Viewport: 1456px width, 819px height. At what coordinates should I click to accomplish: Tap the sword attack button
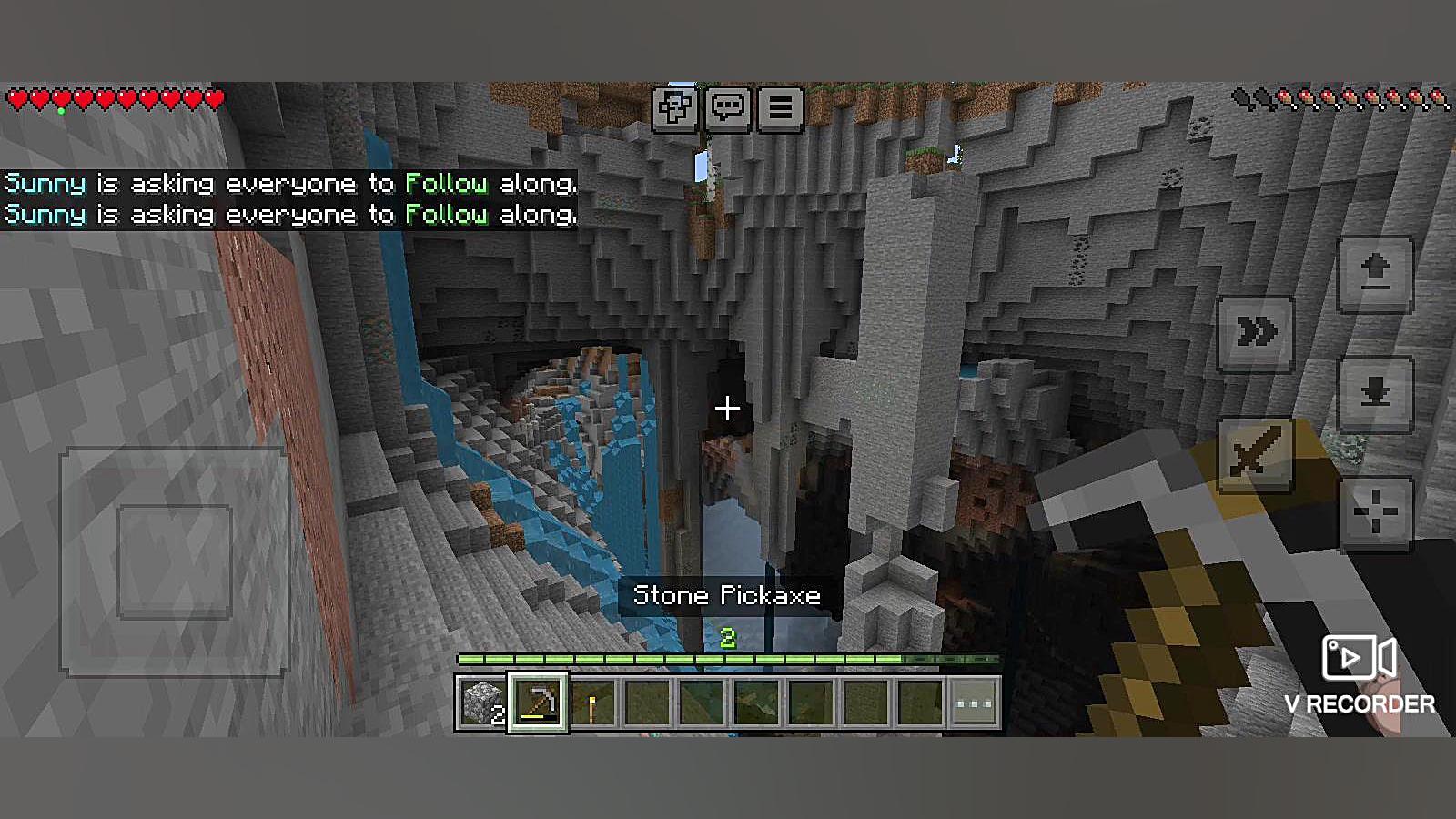[1256, 453]
